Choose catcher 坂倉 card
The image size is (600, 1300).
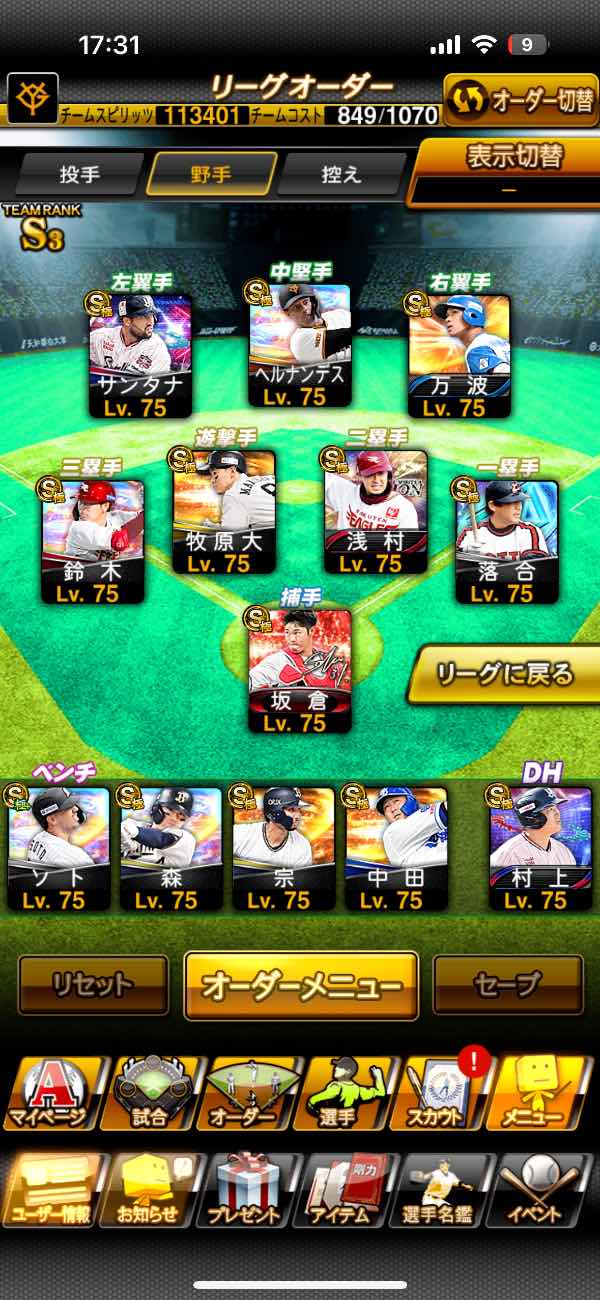(x=300, y=669)
